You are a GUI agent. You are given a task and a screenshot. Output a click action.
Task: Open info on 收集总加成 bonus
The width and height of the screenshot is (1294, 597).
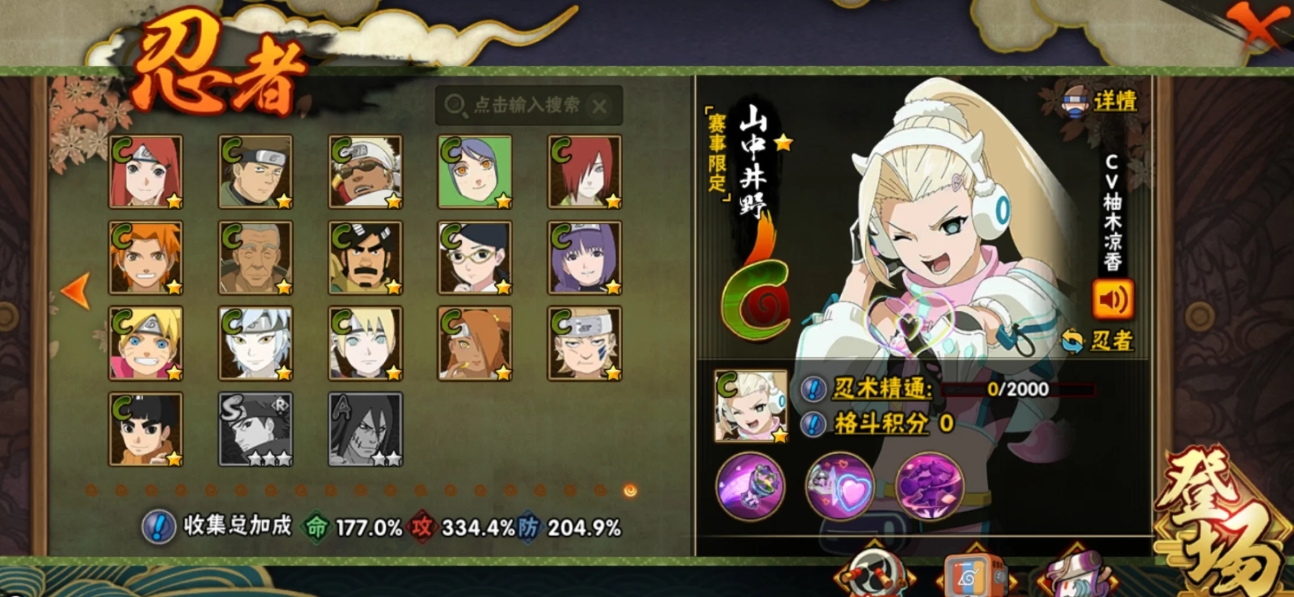coord(159,526)
